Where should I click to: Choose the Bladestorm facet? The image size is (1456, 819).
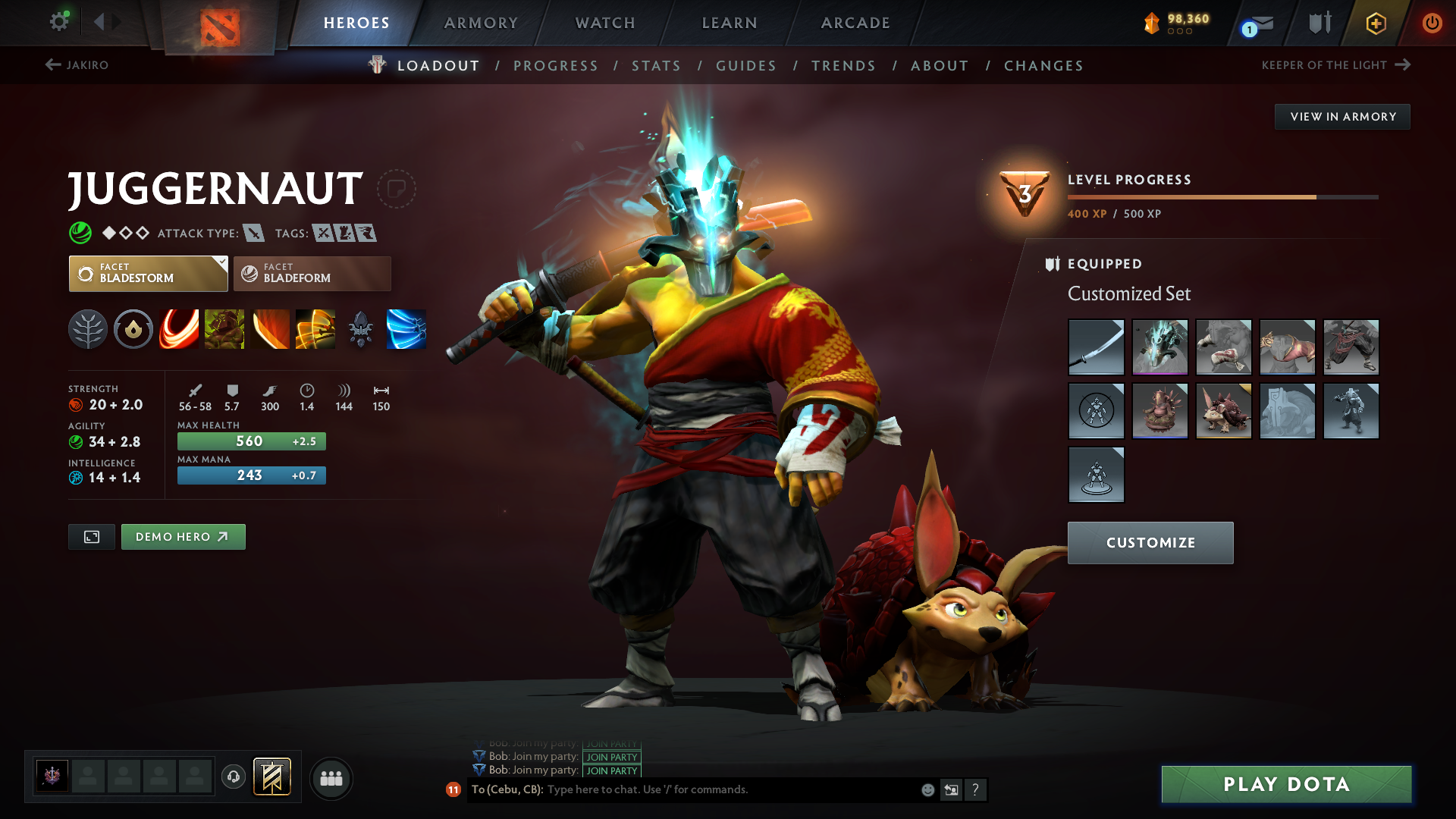[148, 274]
